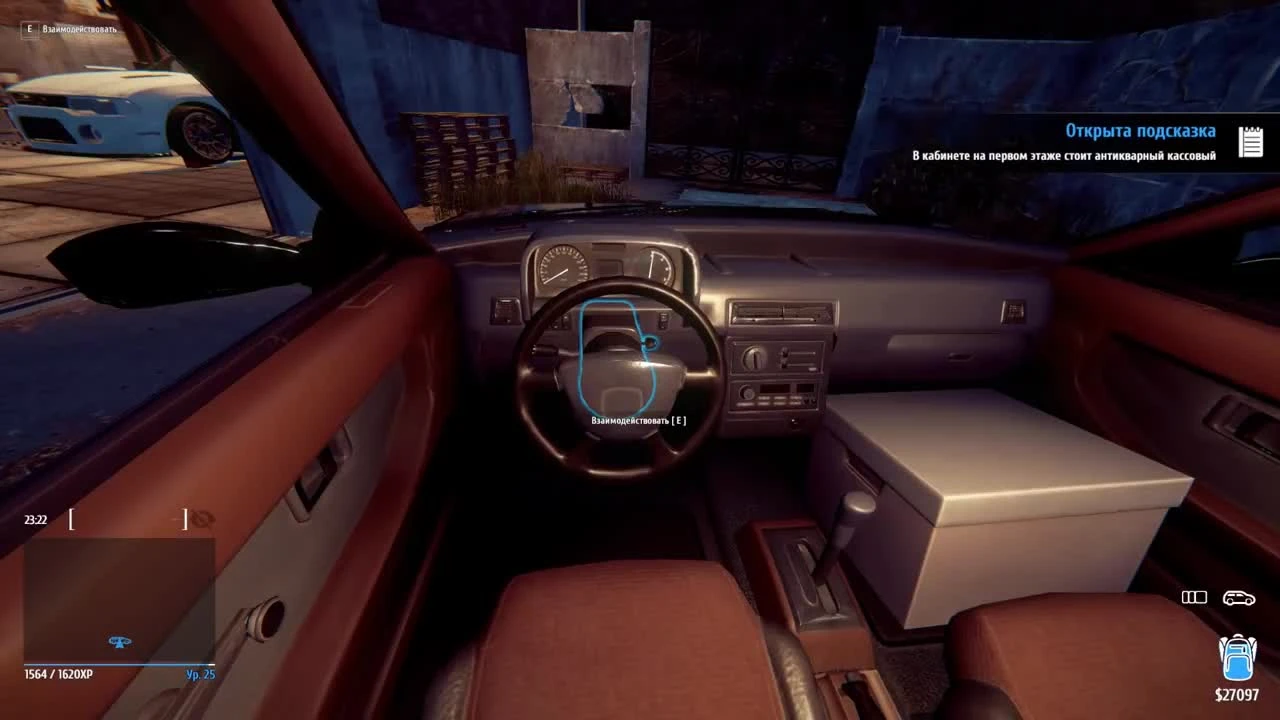Viewport: 1280px width, 720px height.
Task: Click the trunk storage slots icon
Action: click(1194, 597)
